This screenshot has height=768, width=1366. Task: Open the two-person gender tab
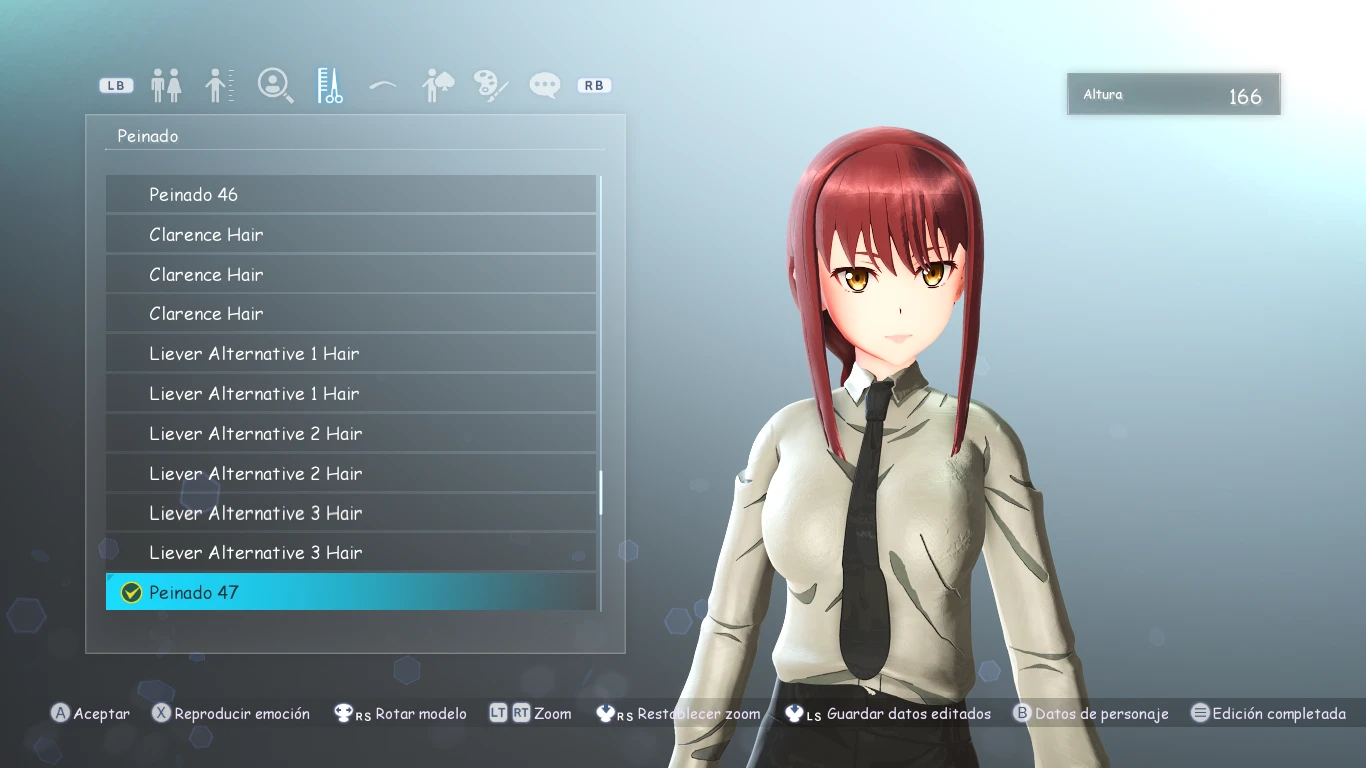pos(166,86)
